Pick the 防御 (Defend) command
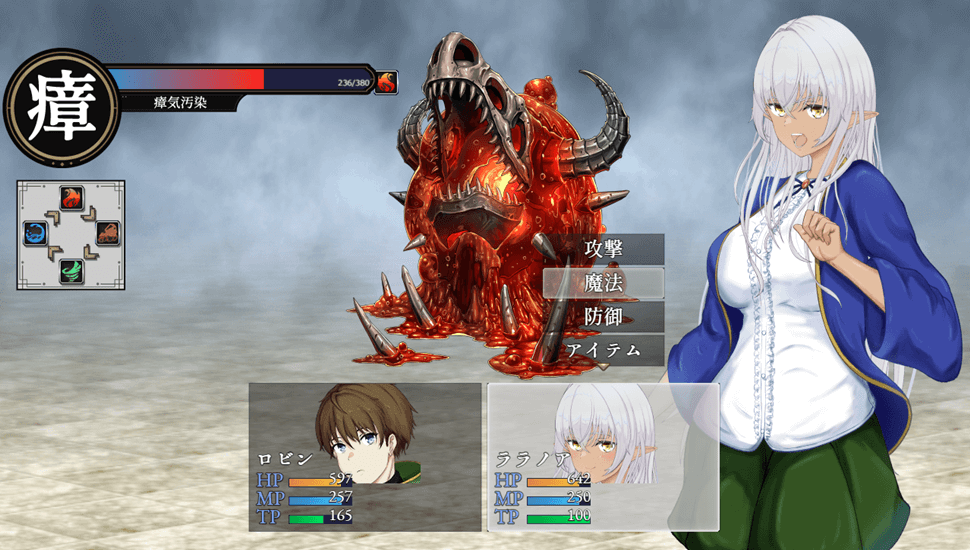Image resolution: width=970 pixels, height=550 pixels. coord(603,317)
